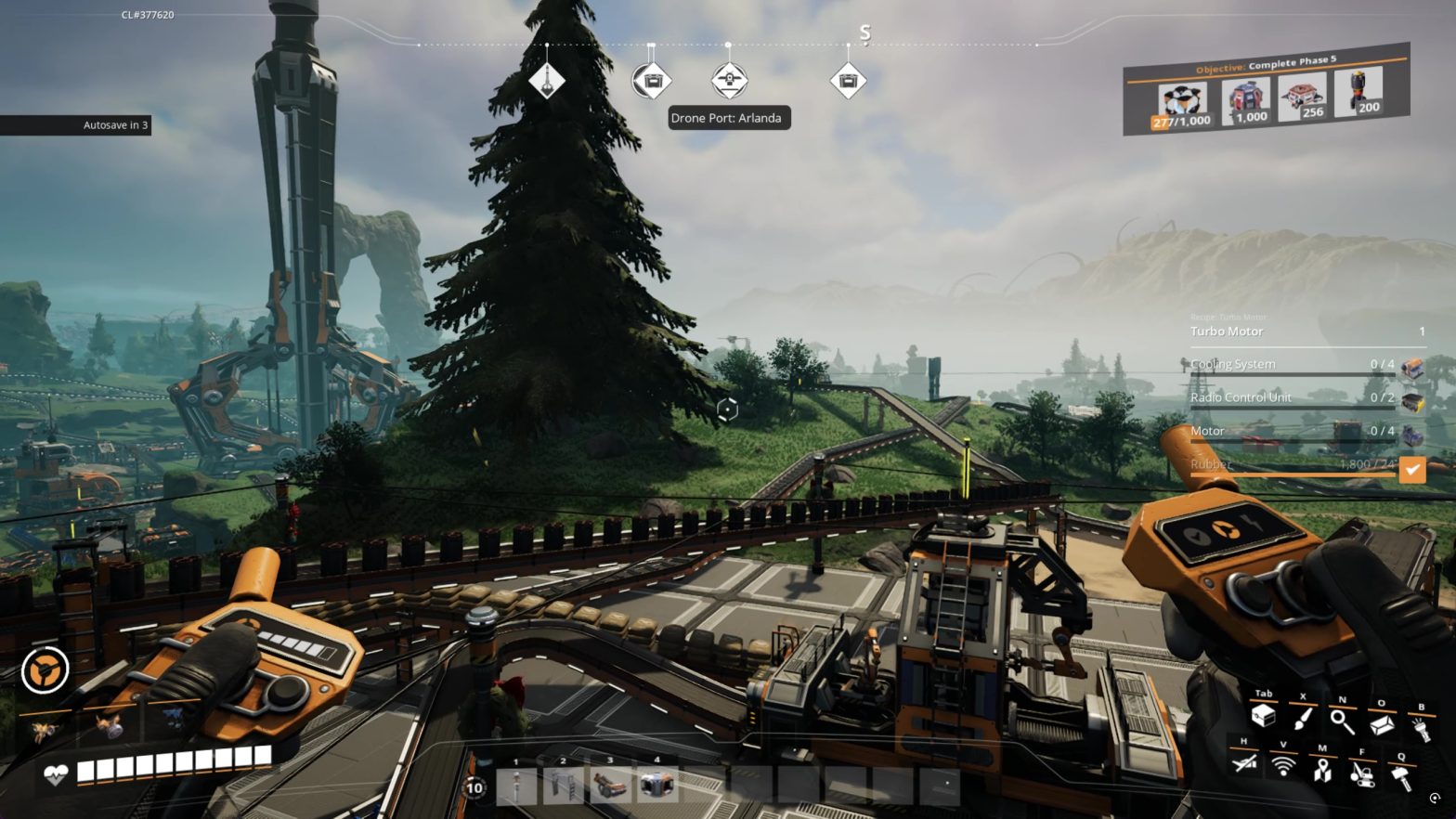
Task: Select hotbar slot 3 with the truck
Action: 611,783
